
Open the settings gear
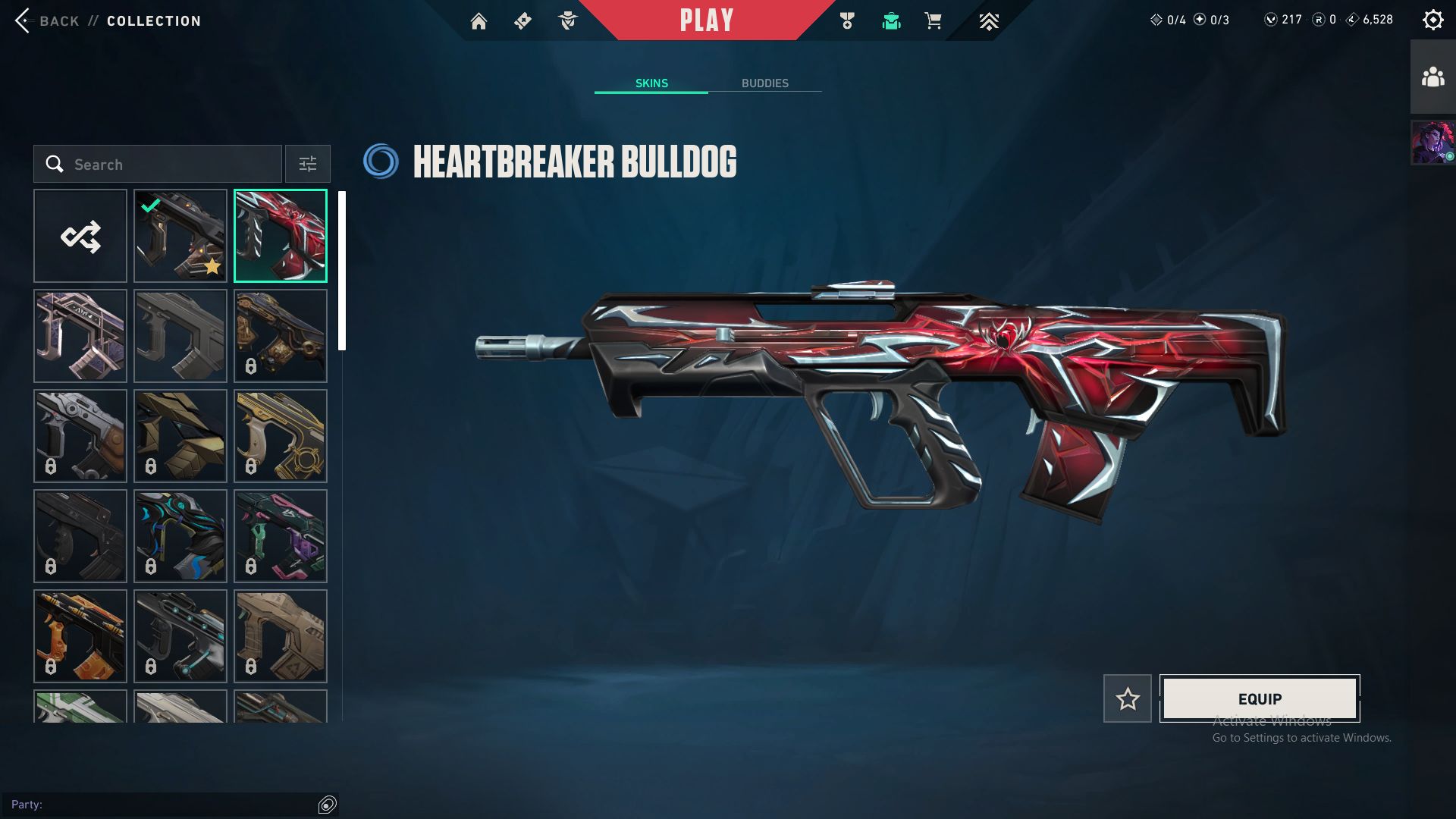1432,20
